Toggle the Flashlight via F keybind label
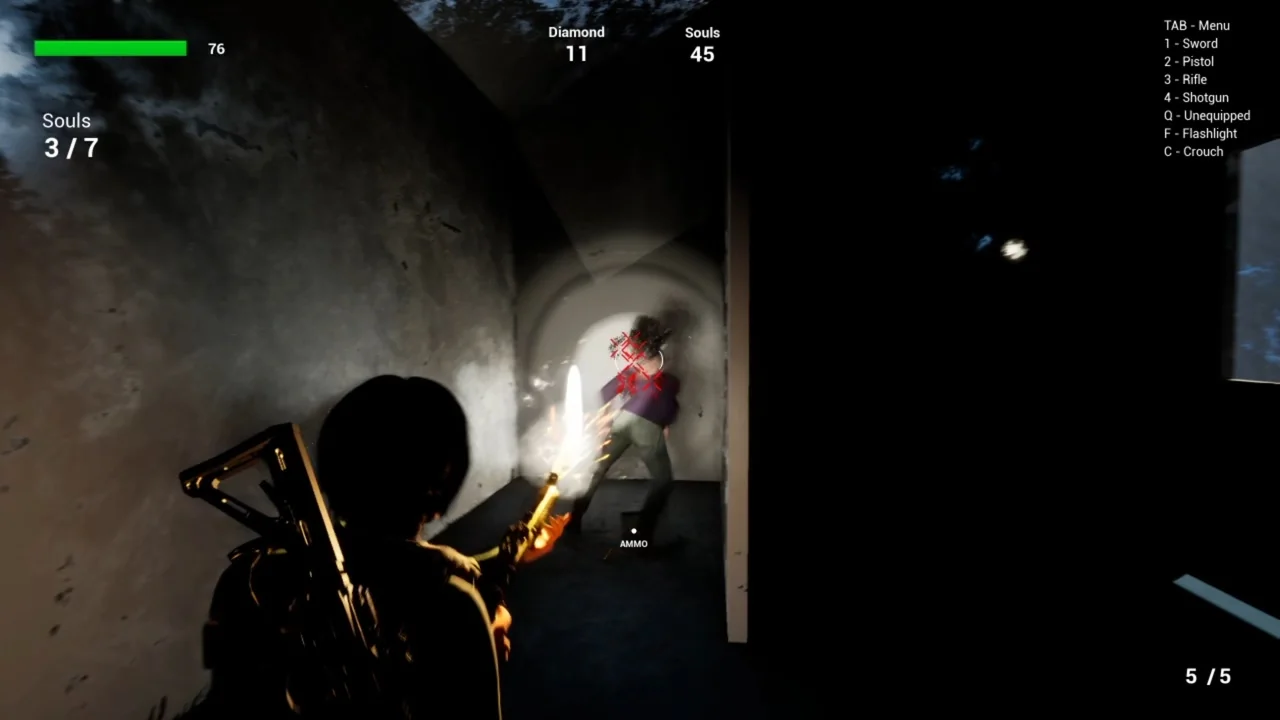Screen dimensions: 1280x720 1200,133
